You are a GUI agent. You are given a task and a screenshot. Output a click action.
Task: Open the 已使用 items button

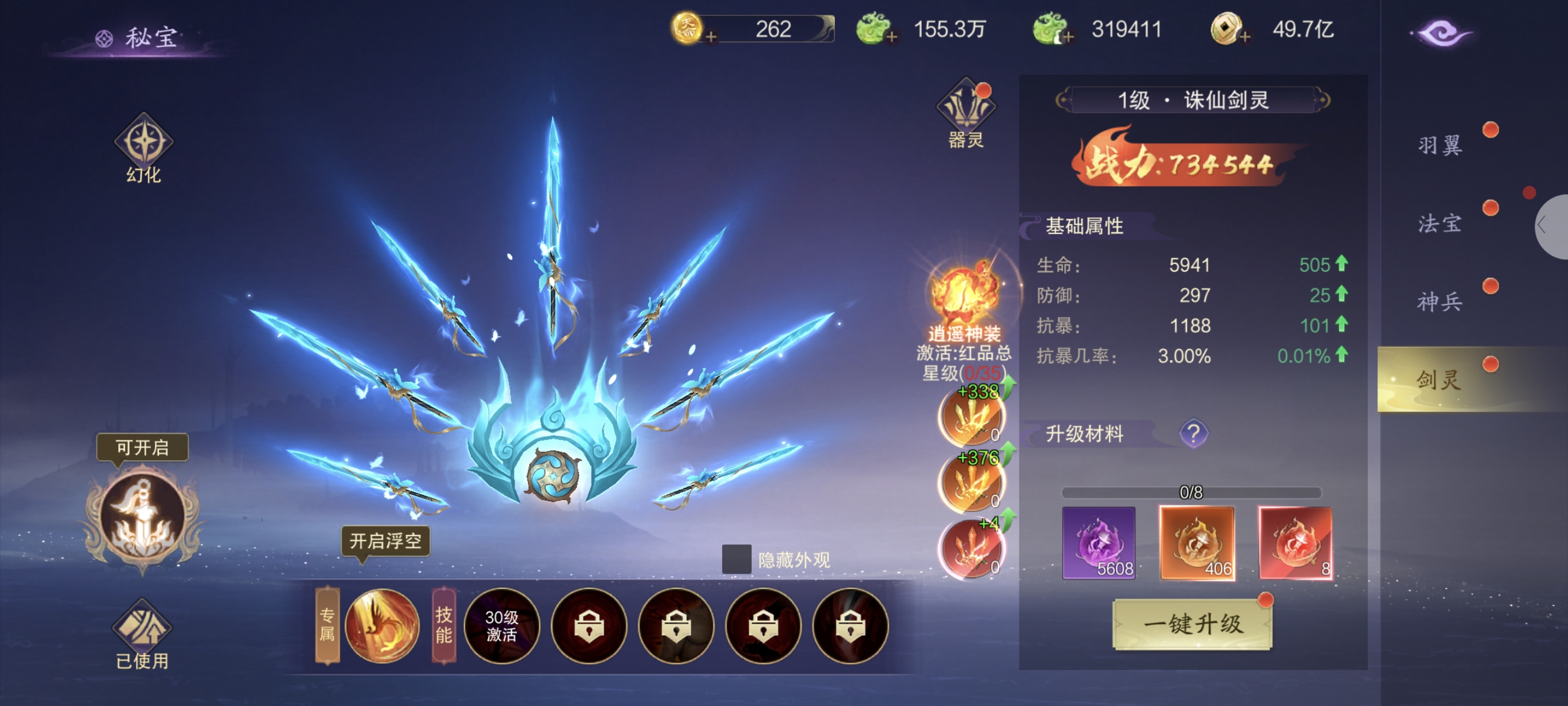click(143, 633)
